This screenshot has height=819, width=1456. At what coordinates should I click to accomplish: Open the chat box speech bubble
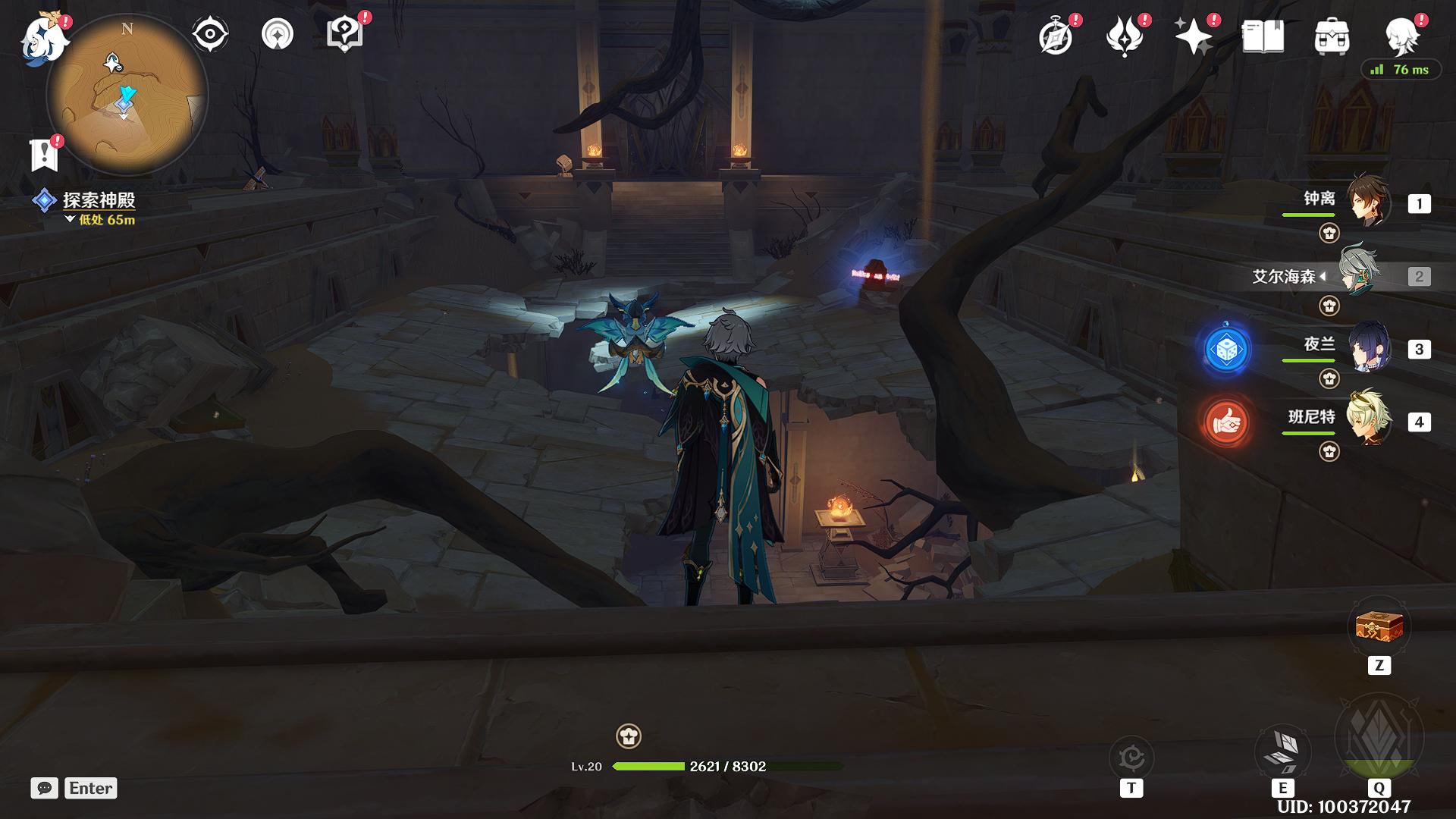click(x=44, y=788)
